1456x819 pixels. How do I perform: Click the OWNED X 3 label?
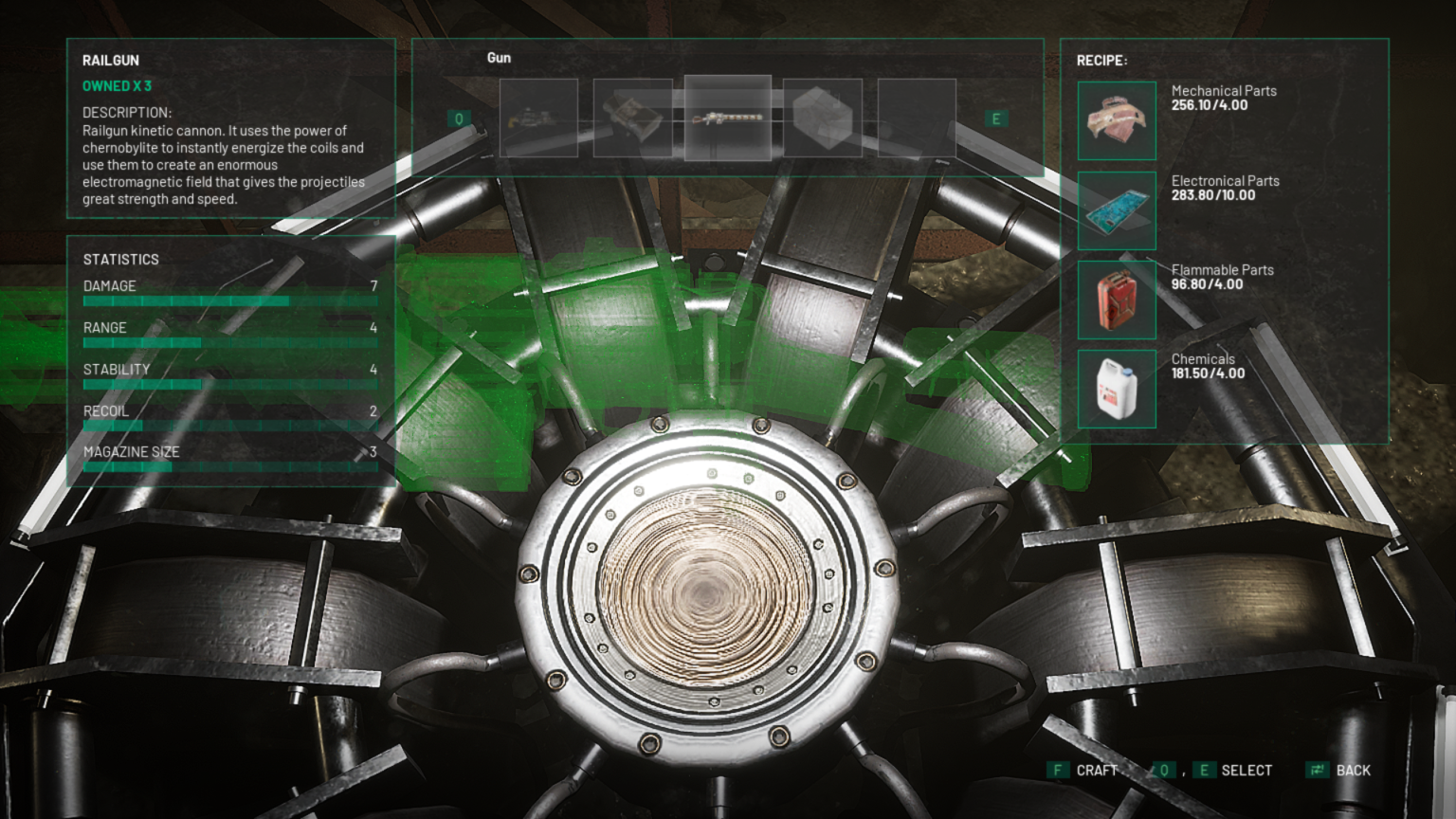point(116,85)
